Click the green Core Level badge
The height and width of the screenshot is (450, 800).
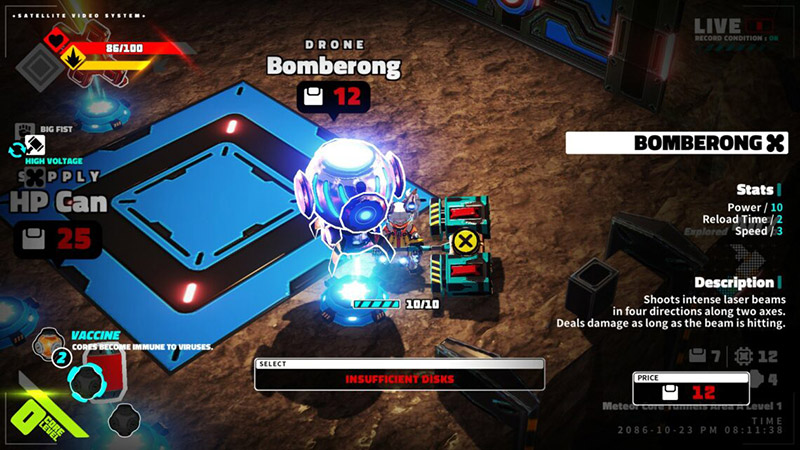point(38,412)
